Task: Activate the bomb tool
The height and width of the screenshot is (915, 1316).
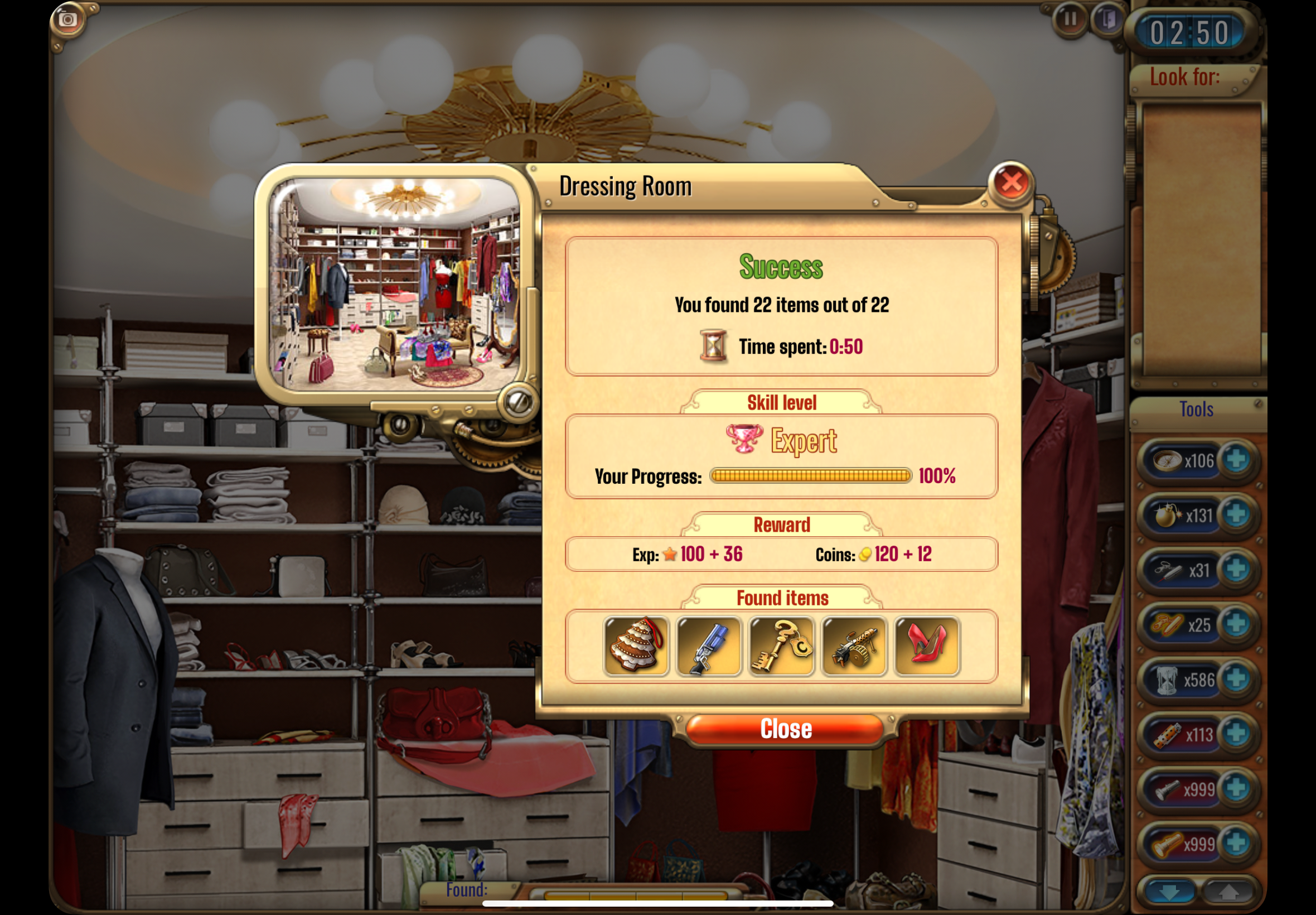Action: pyautogui.click(x=1167, y=515)
